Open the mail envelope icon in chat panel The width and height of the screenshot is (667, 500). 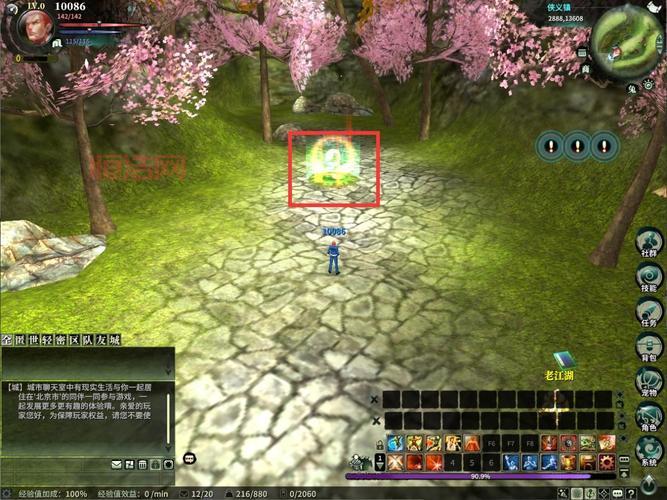(x=117, y=464)
